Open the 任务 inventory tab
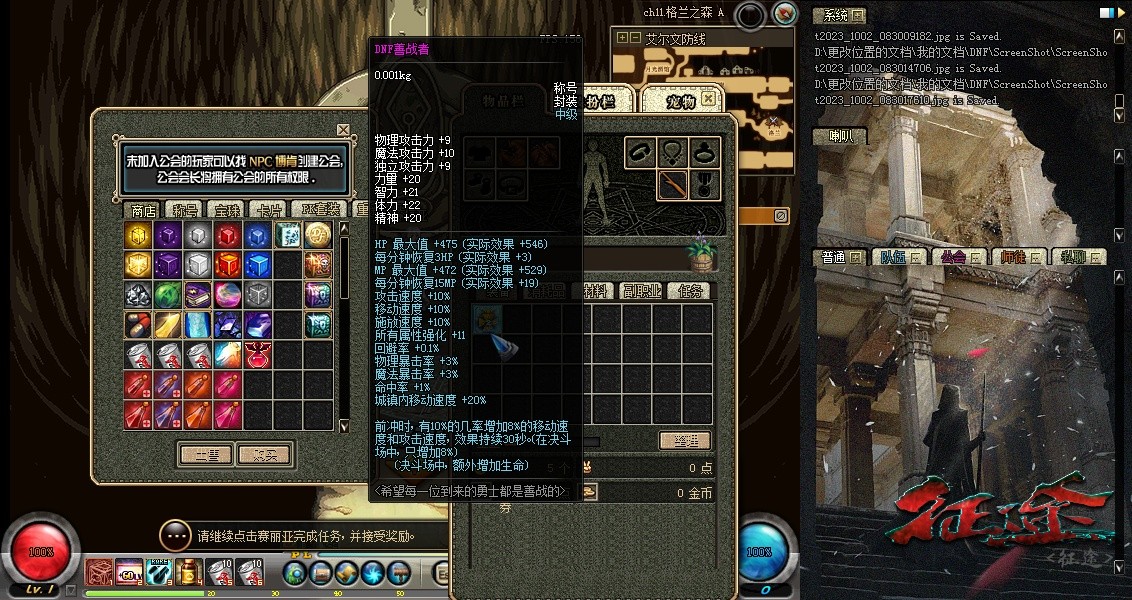 tap(690, 291)
